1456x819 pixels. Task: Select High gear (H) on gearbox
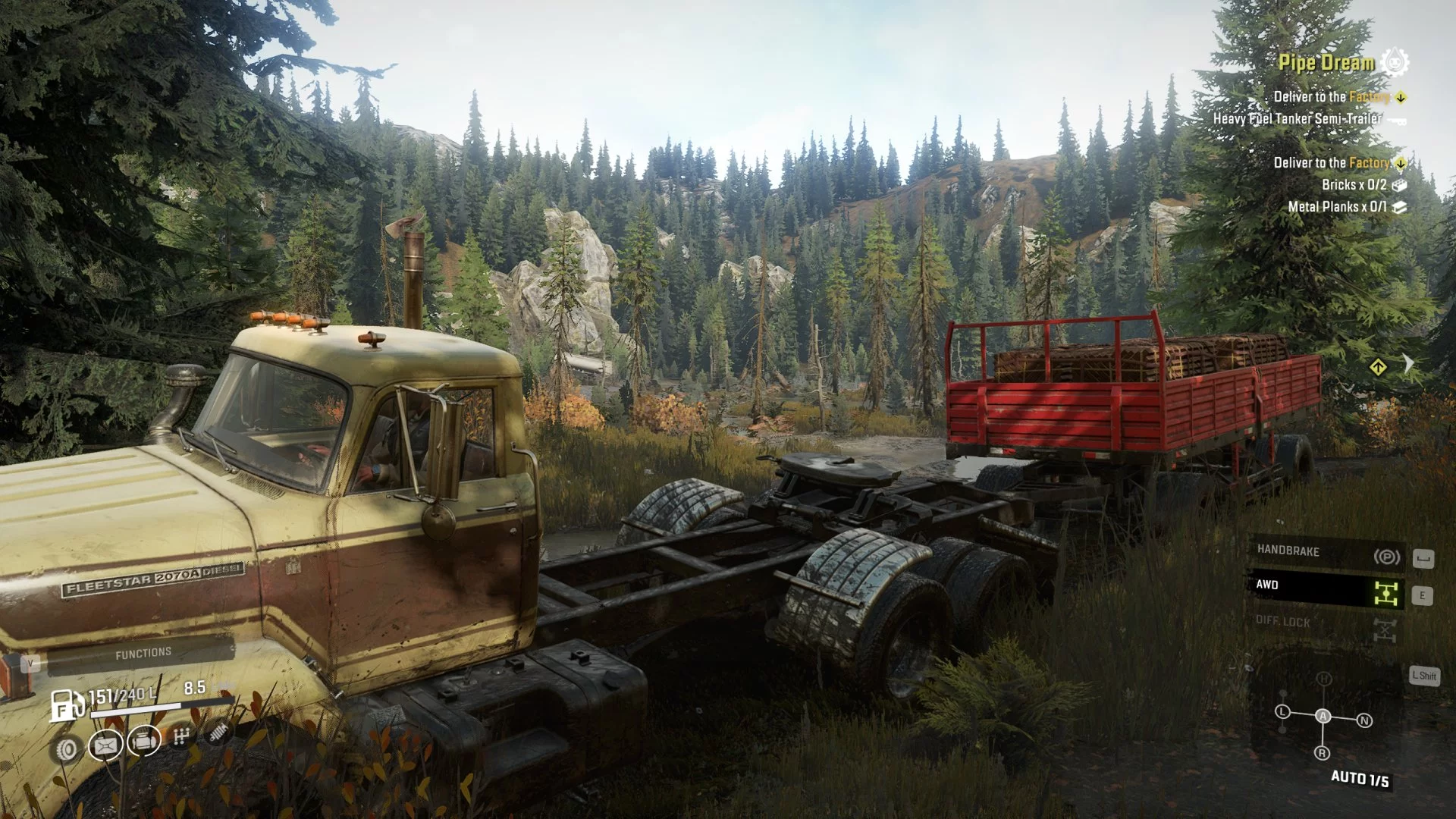pyautogui.click(x=1323, y=679)
